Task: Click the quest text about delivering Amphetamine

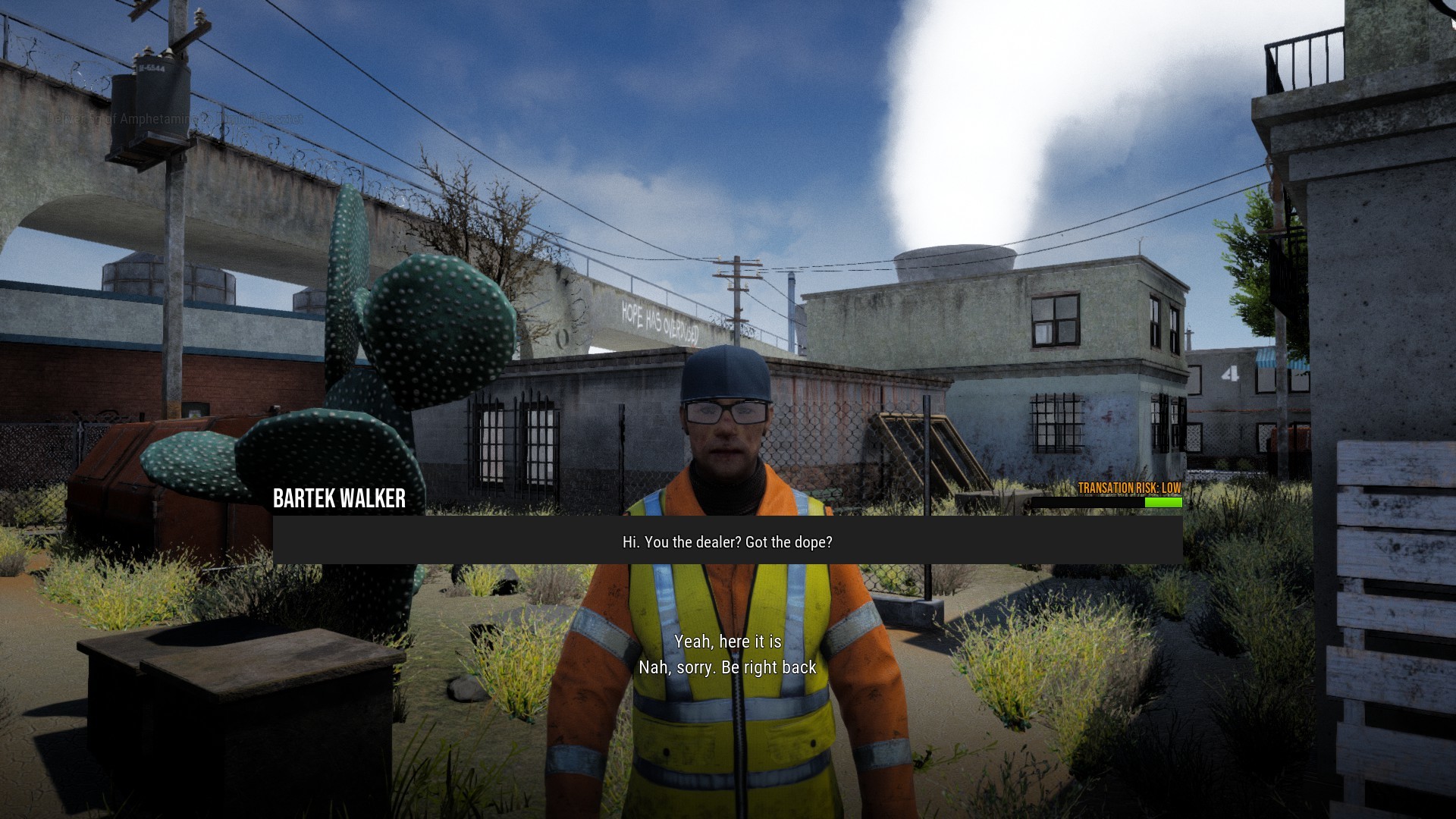Action: 174,118
